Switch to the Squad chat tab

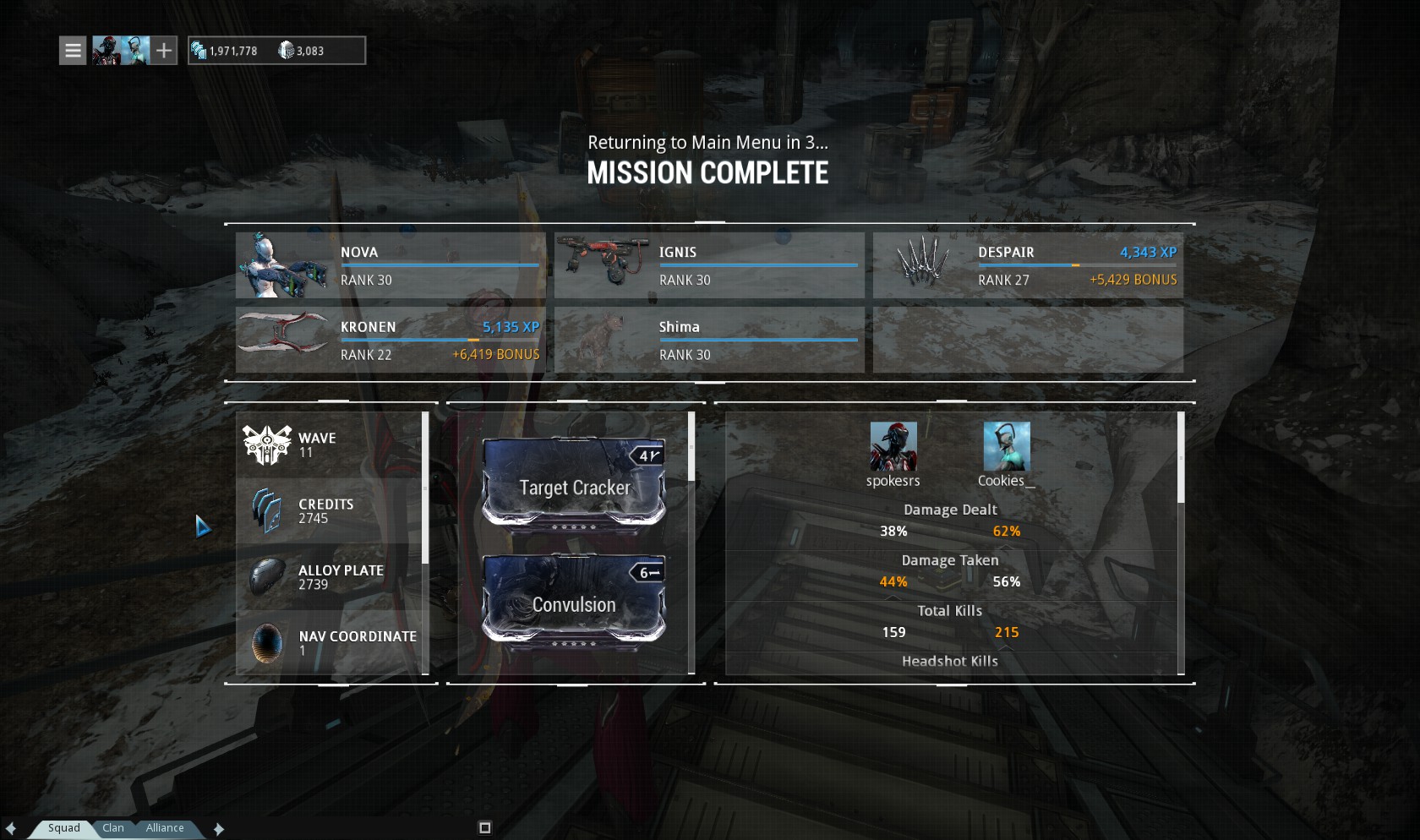pos(63,828)
